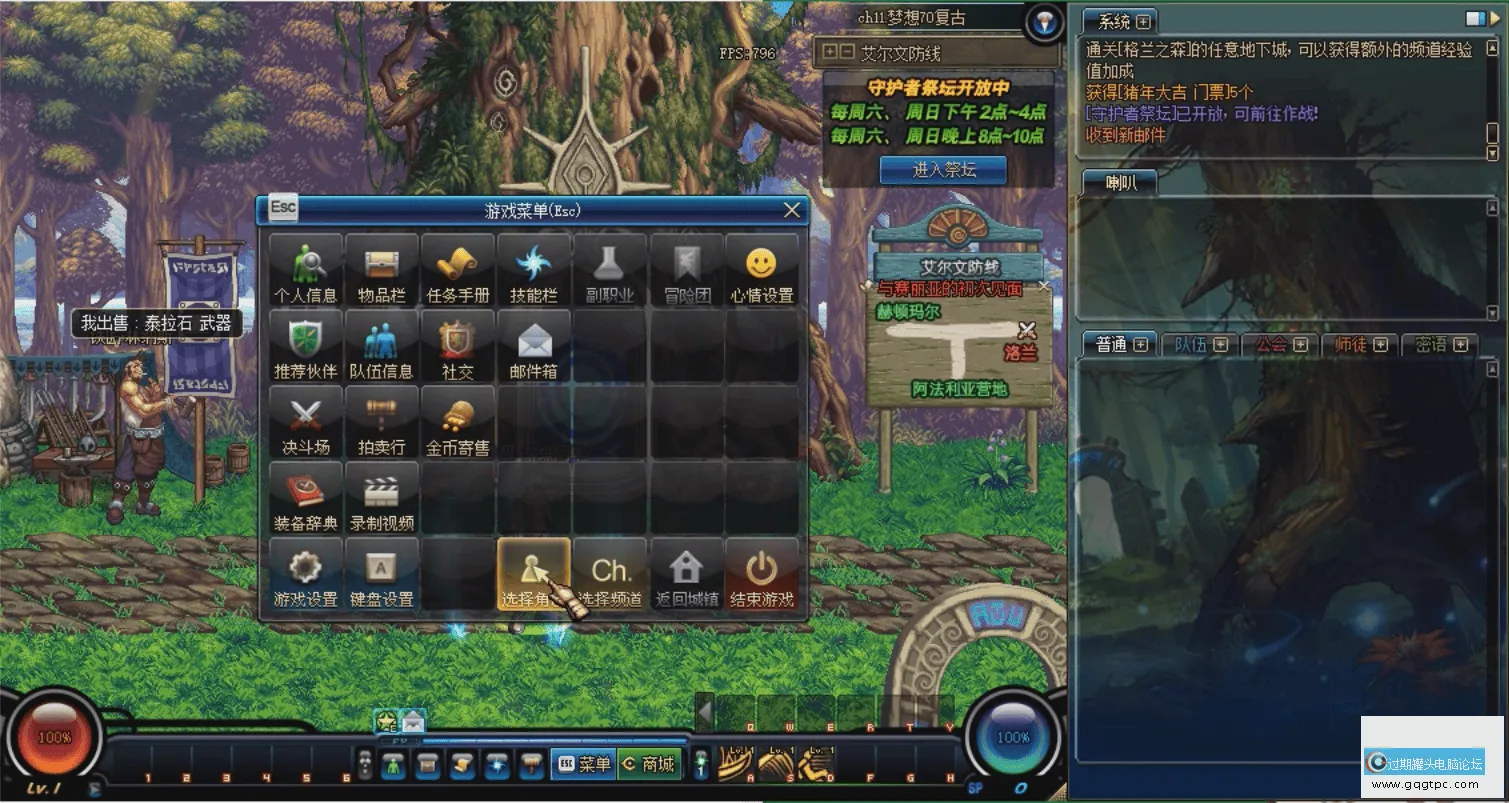This screenshot has height=803, width=1509.
Task: Open the 物品栏 inventory
Action: (382, 270)
